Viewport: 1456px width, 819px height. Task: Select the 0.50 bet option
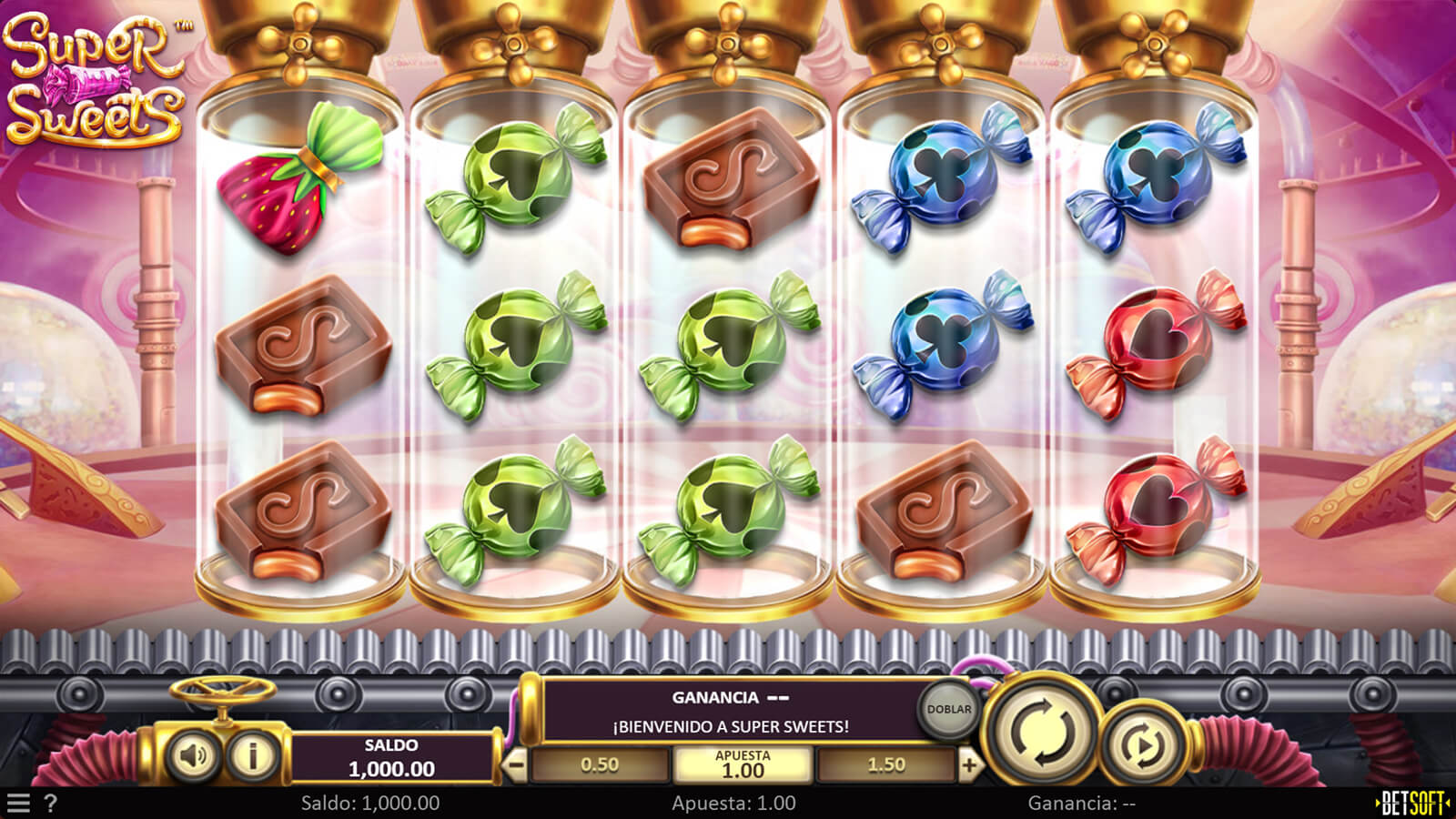click(x=600, y=765)
